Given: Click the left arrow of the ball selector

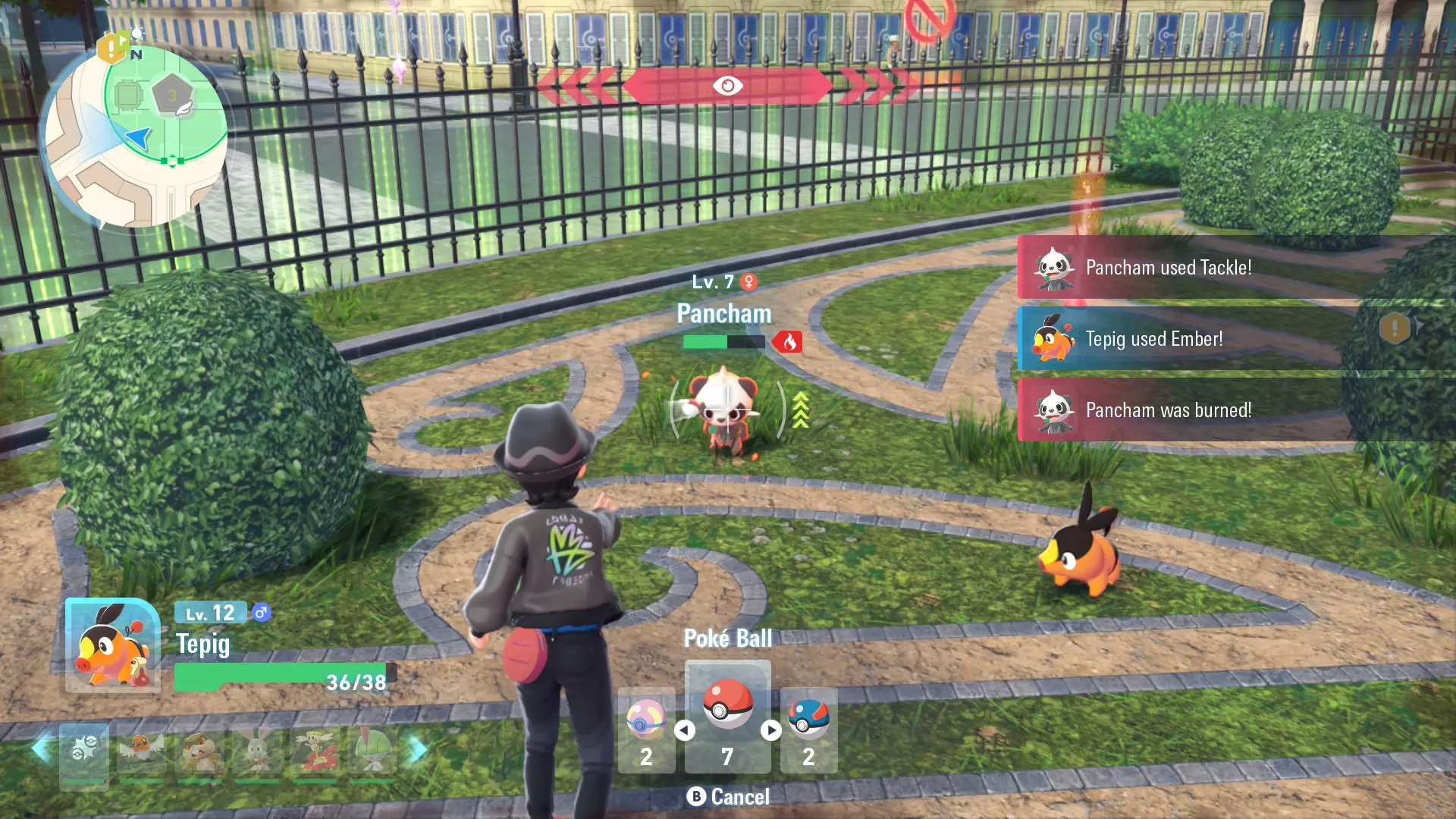Looking at the screenshot, I should point(684,730).
